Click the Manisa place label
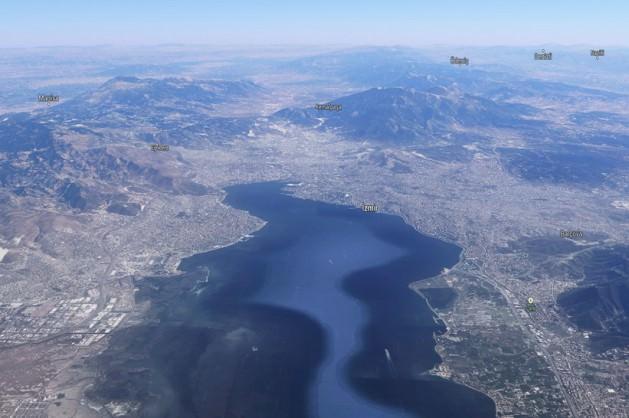This screenshot has width=629, height=418. (x=48, y=98)
